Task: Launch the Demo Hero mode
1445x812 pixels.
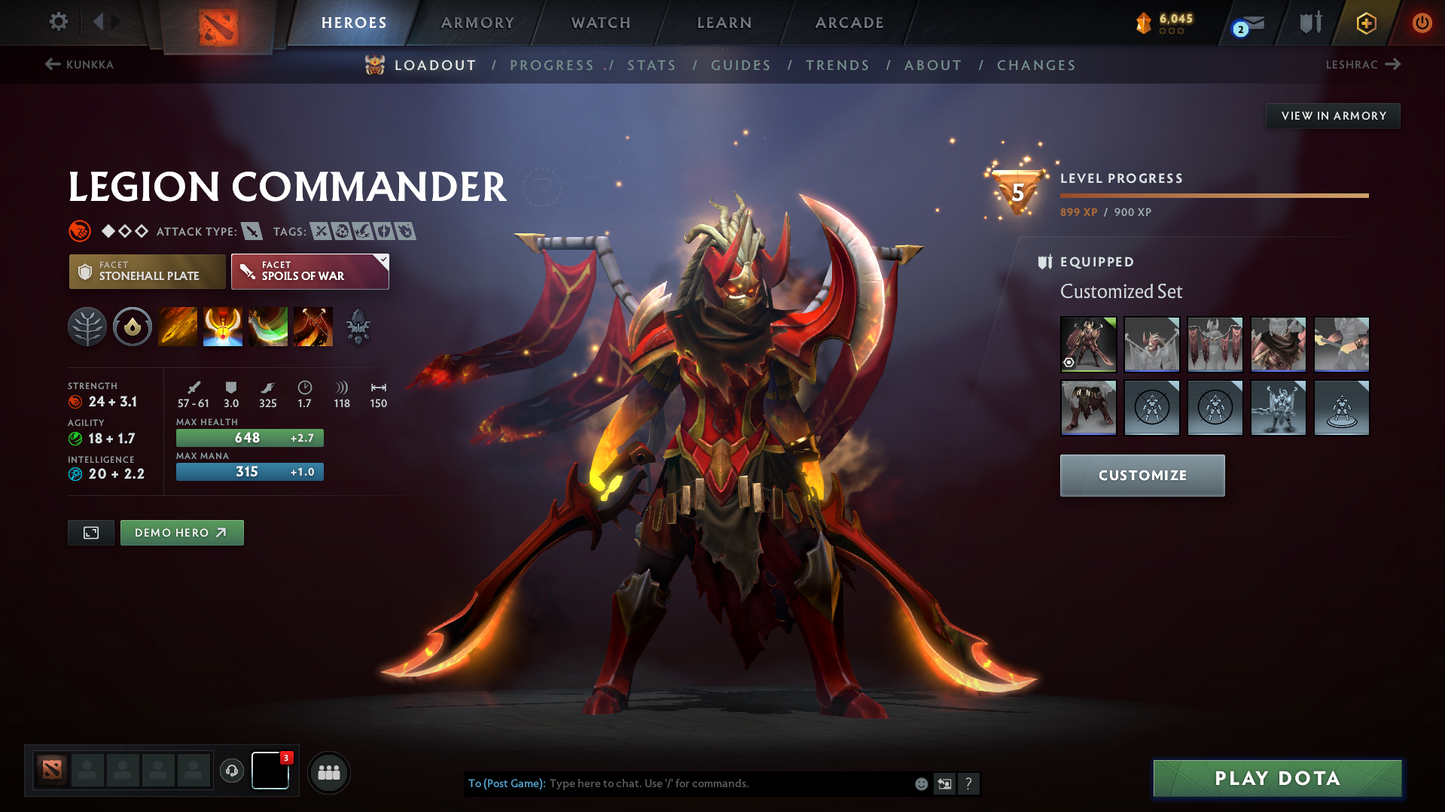Action: click(x=182, y=533)
